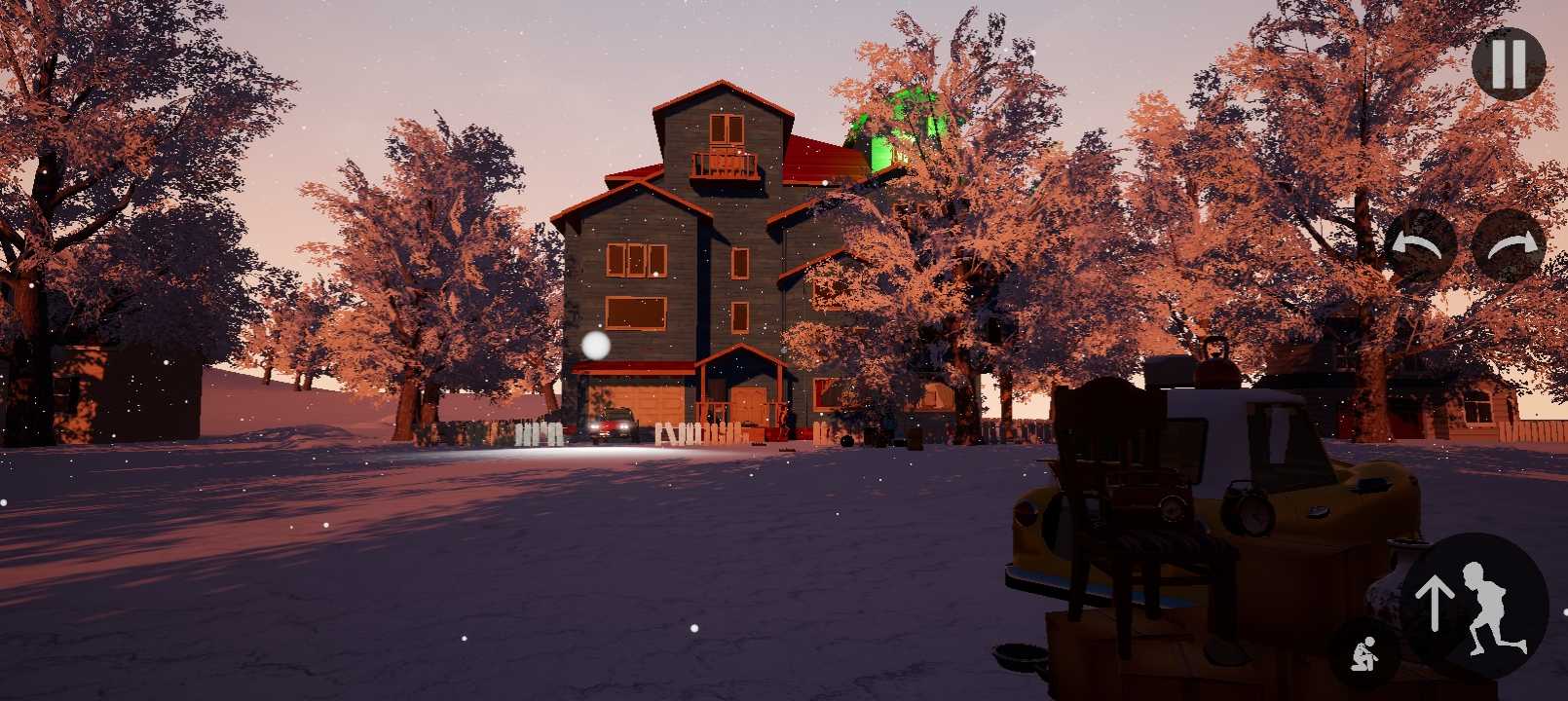
Task: Tap the left curved arrow button
Action: [1419, 246]
